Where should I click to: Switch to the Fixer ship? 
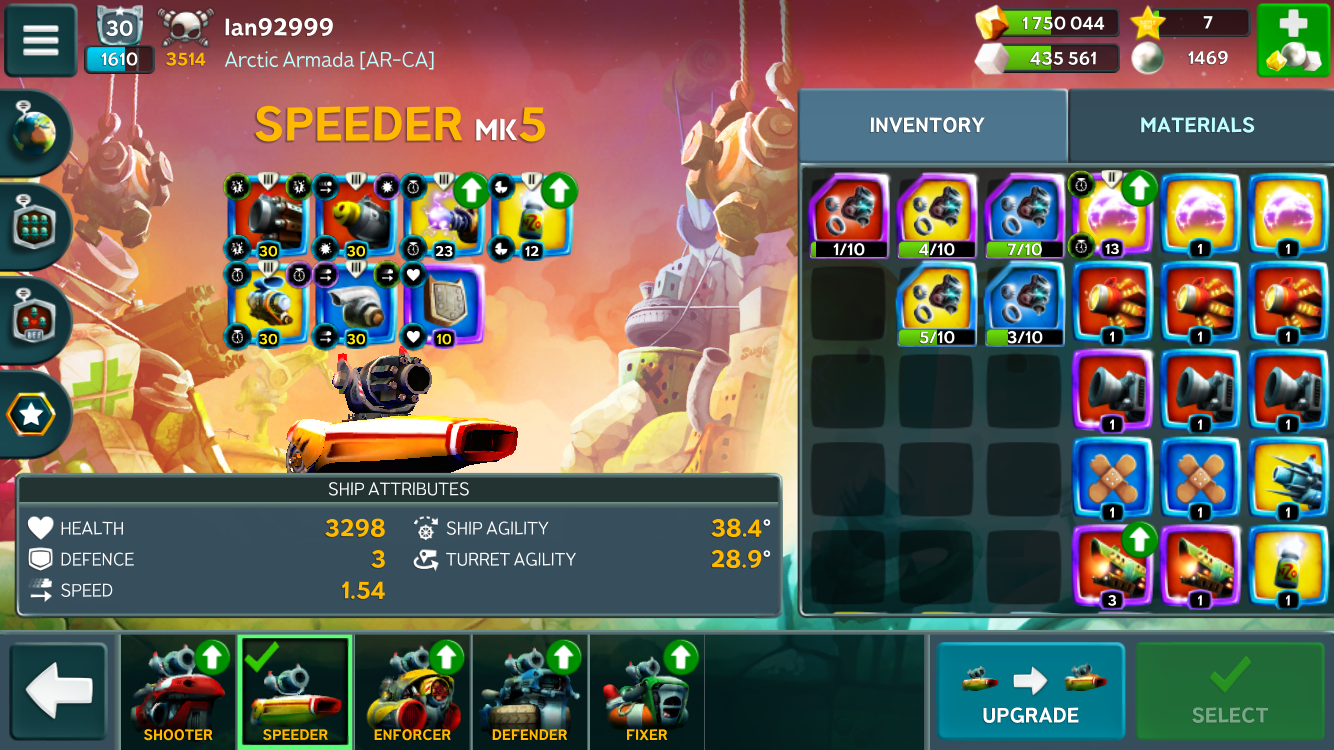pos(646,692)
